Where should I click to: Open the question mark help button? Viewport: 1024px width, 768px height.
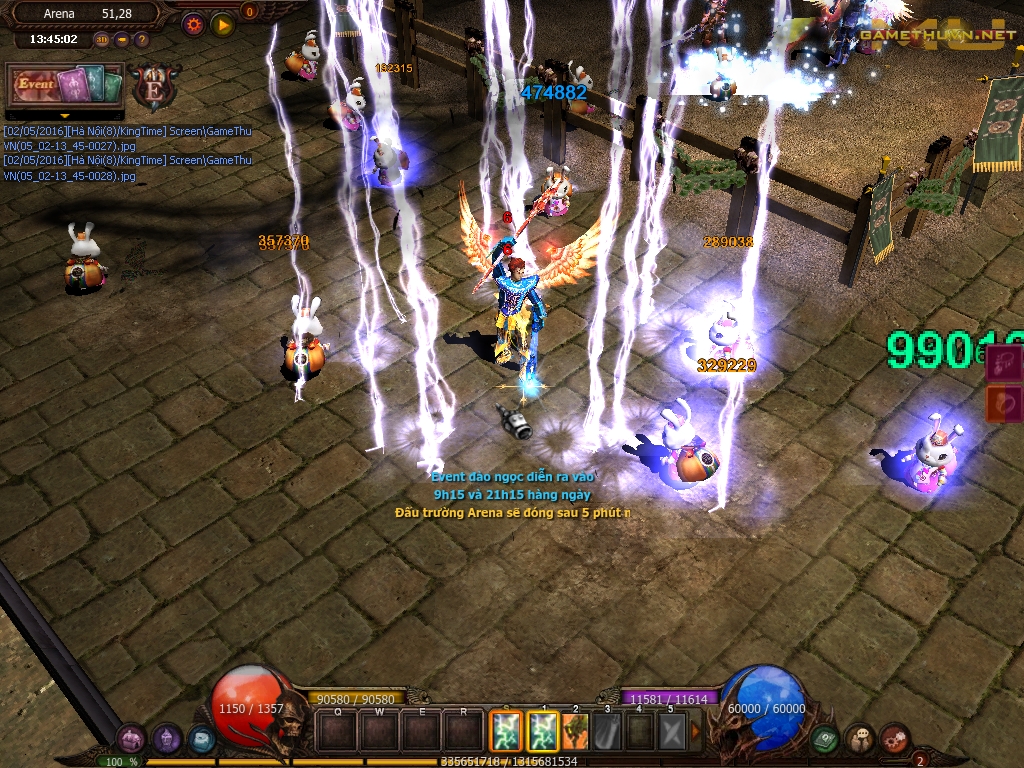[141, 40]
